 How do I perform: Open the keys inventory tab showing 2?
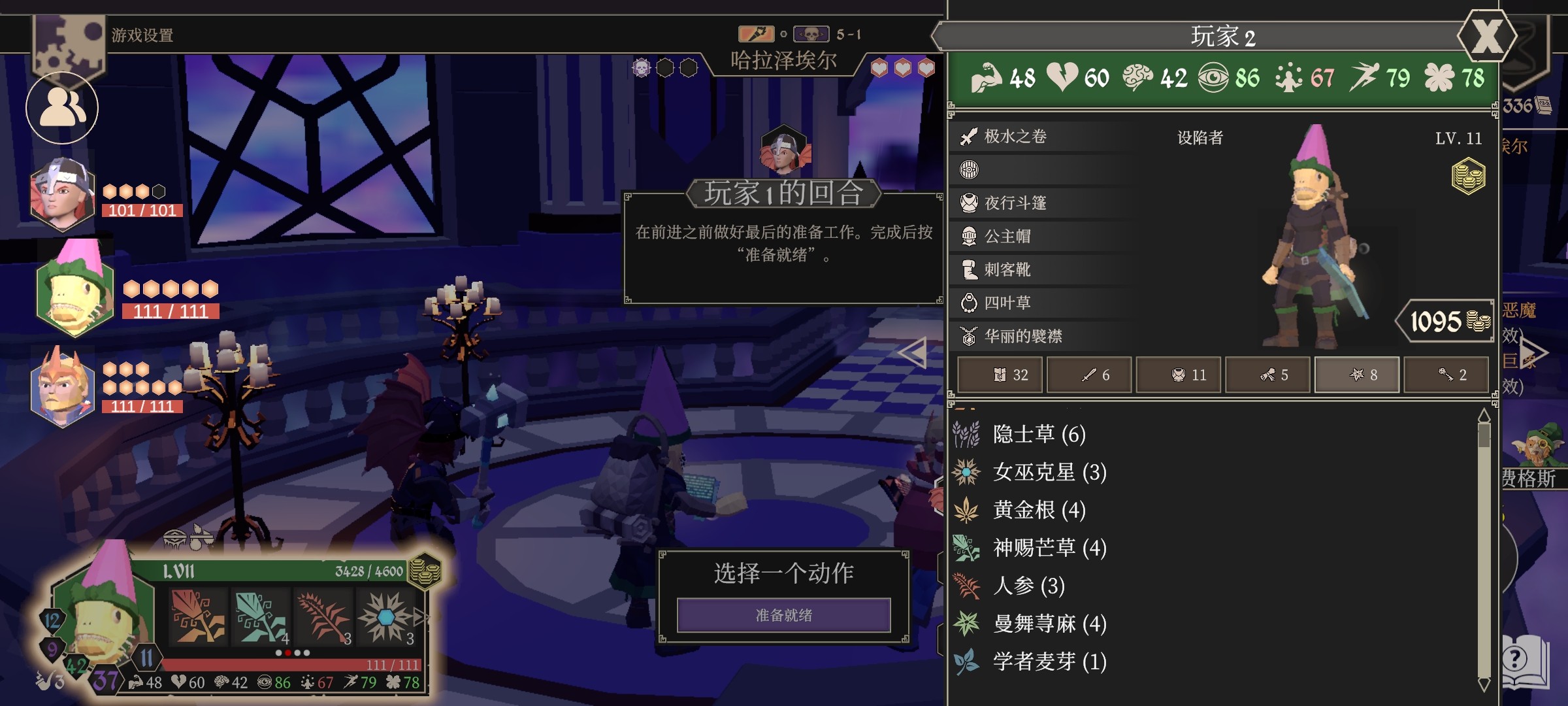point(1446,375)
